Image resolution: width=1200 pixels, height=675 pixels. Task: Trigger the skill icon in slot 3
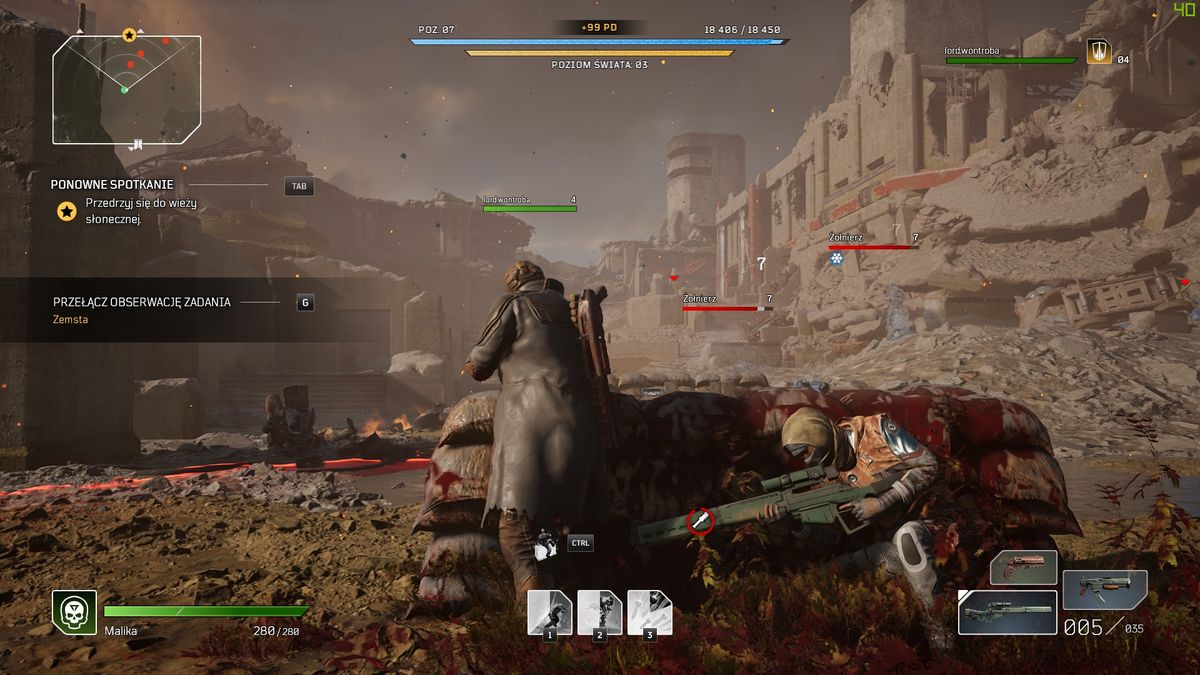649,611
